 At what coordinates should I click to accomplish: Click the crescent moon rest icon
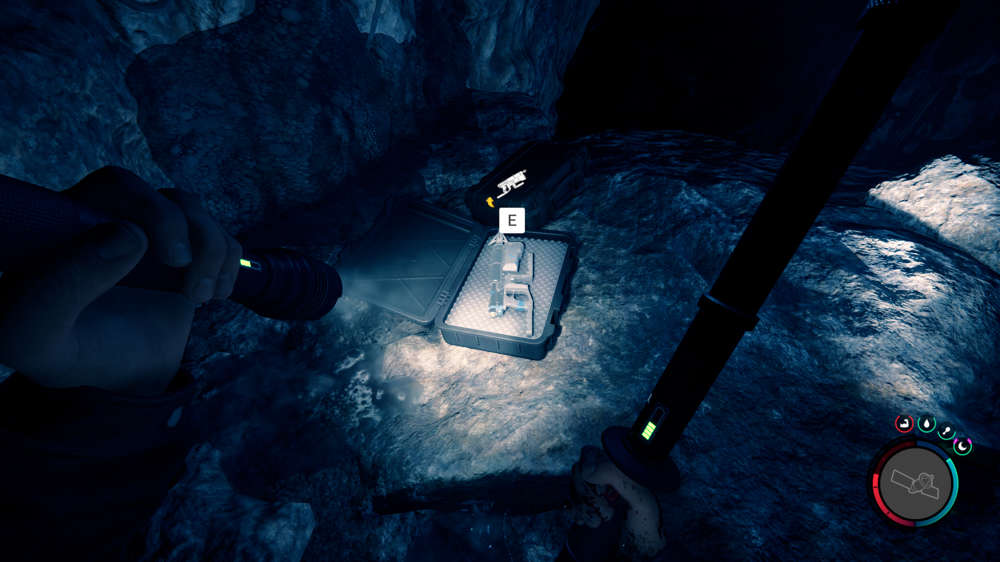[x=963, y=445]
